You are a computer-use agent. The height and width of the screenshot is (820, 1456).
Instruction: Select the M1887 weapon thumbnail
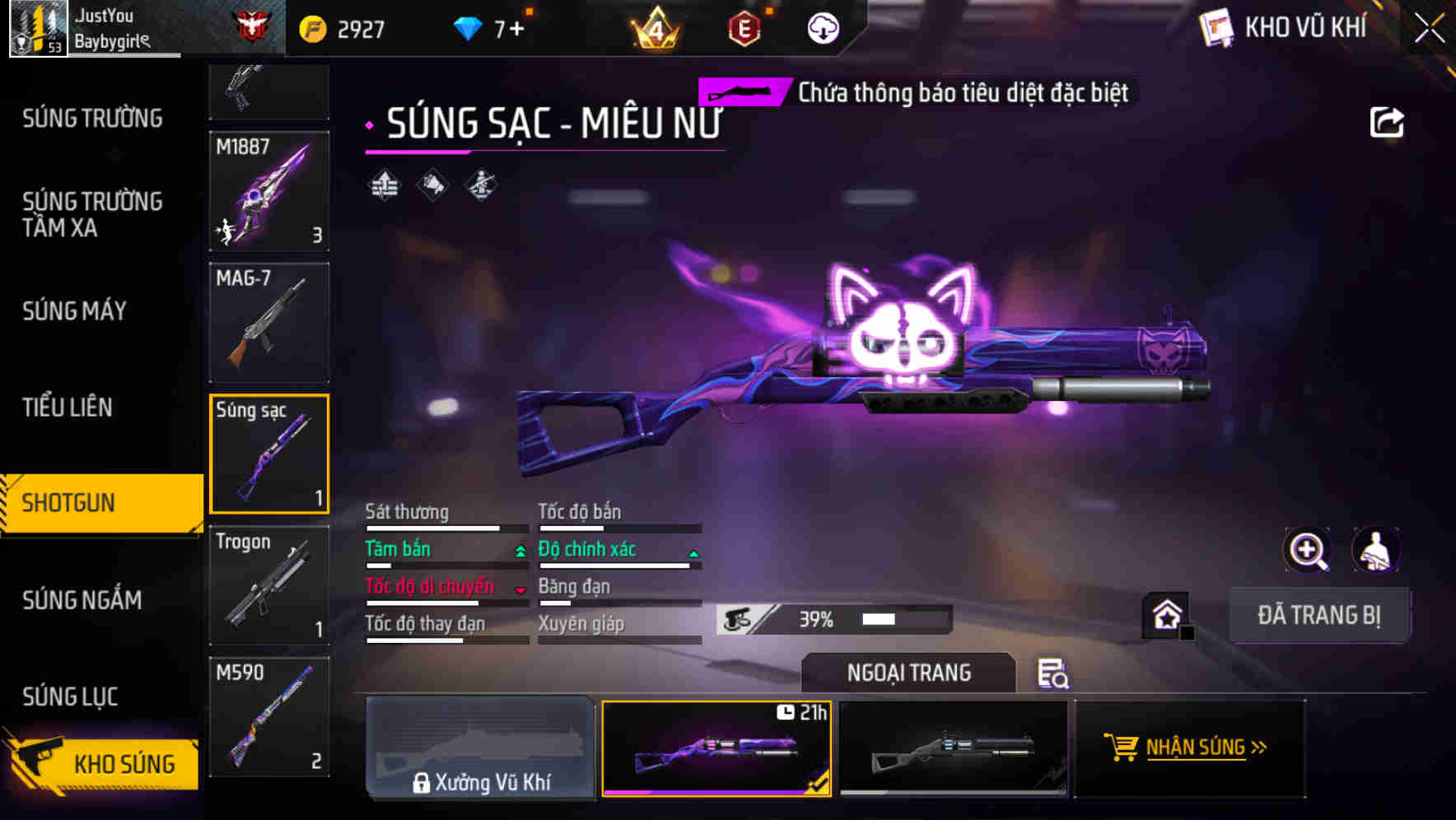[x=269, y=192]
